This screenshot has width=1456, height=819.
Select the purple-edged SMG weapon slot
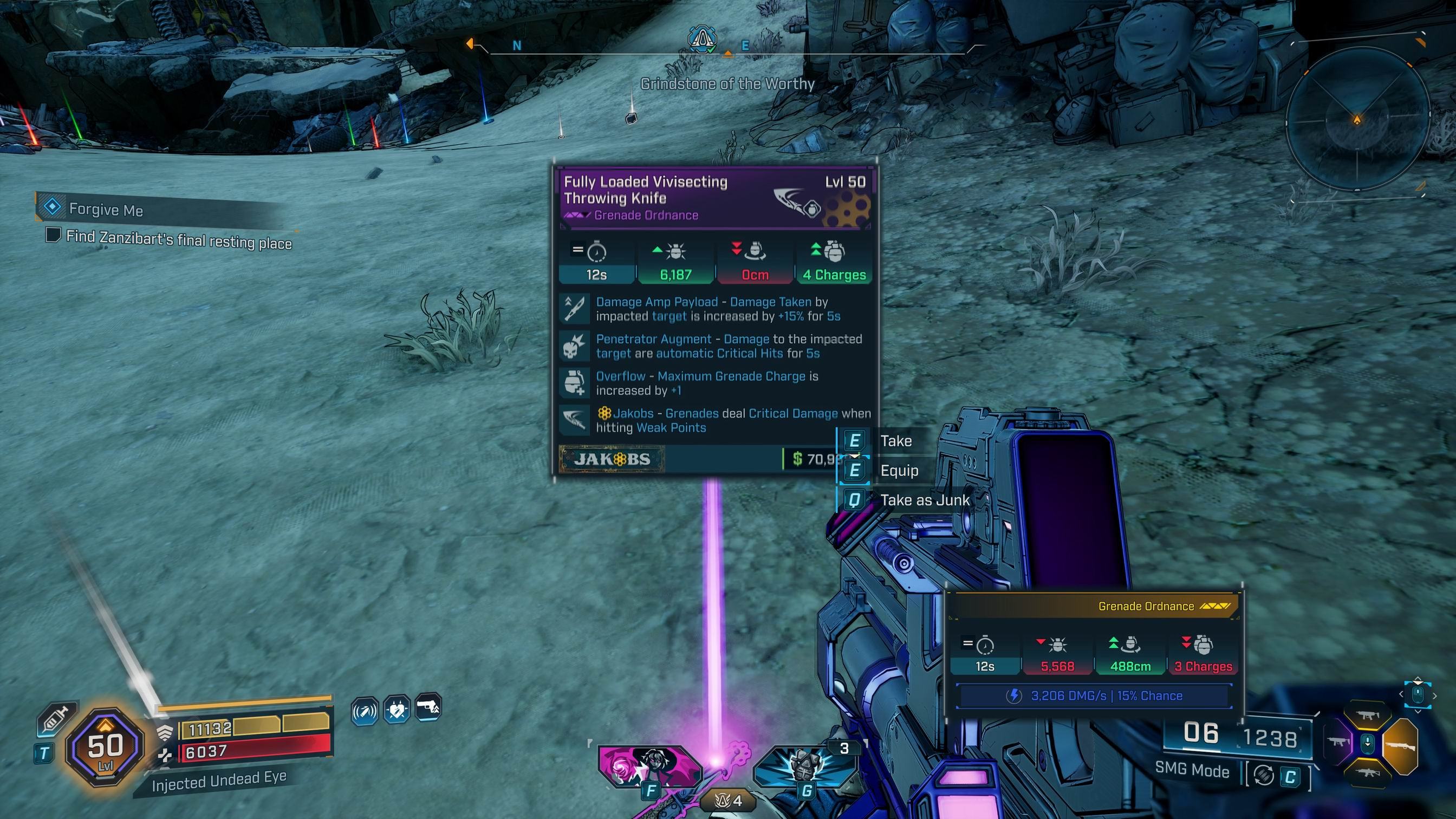[1338, 742]
